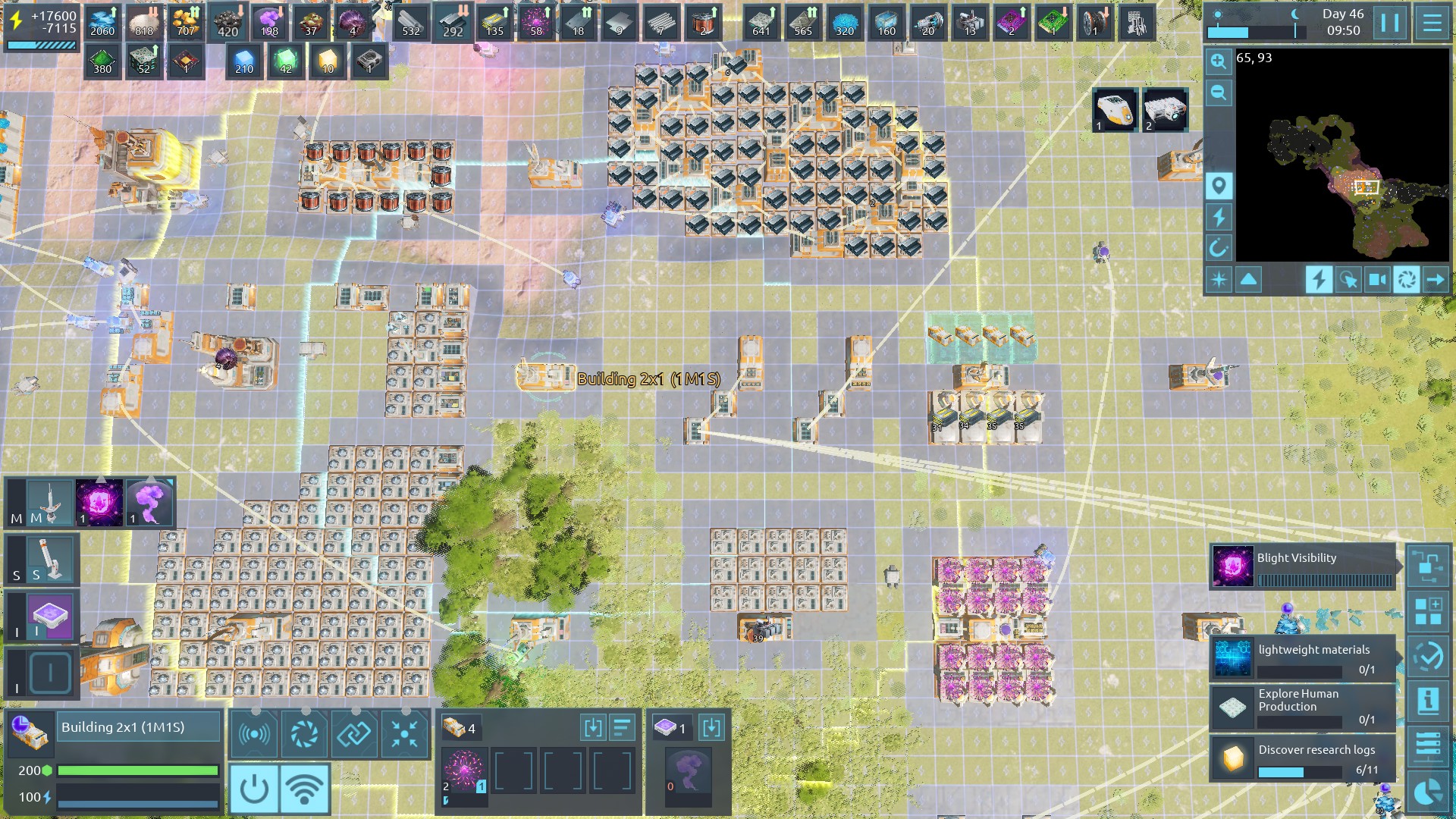Select the lightweight materials objective
This screenshot has height=819, width=1456.
(1302, 657)
